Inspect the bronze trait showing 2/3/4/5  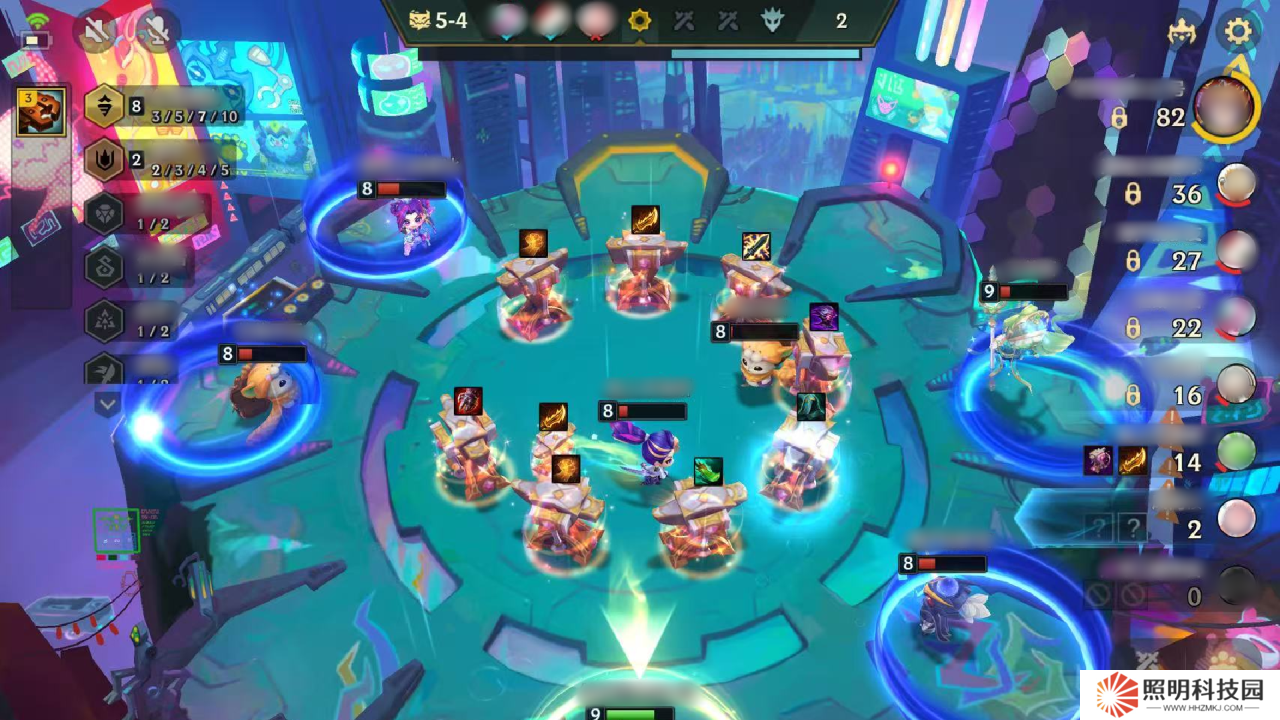[x=105, y=160]
